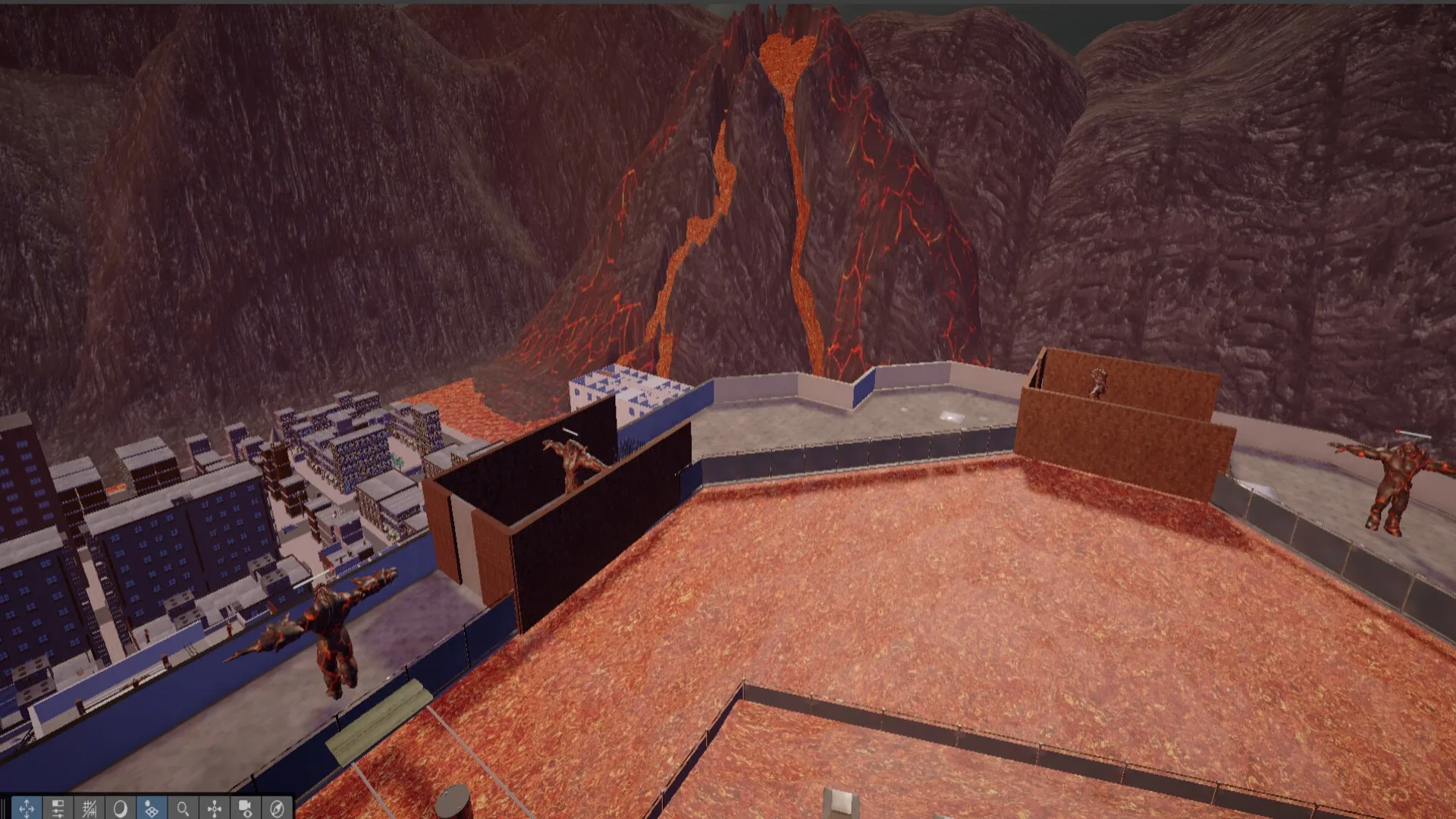Click the crossed-out grid icon
1456x819 pixels.
click(x=90, y=806)
